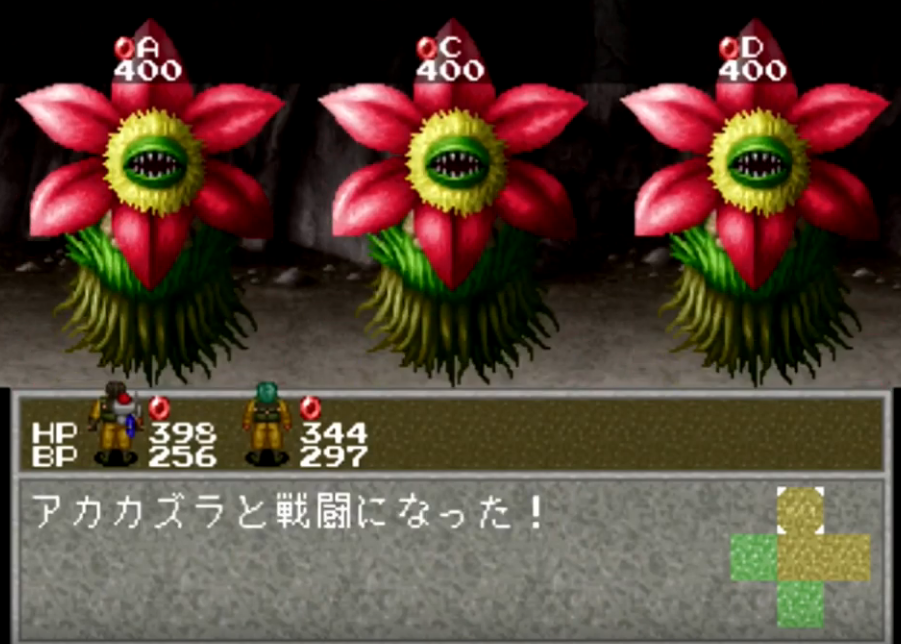The image size is (901, 644).
Task: Select the green-haired party member portrait
Action: (x=267, y=423)
